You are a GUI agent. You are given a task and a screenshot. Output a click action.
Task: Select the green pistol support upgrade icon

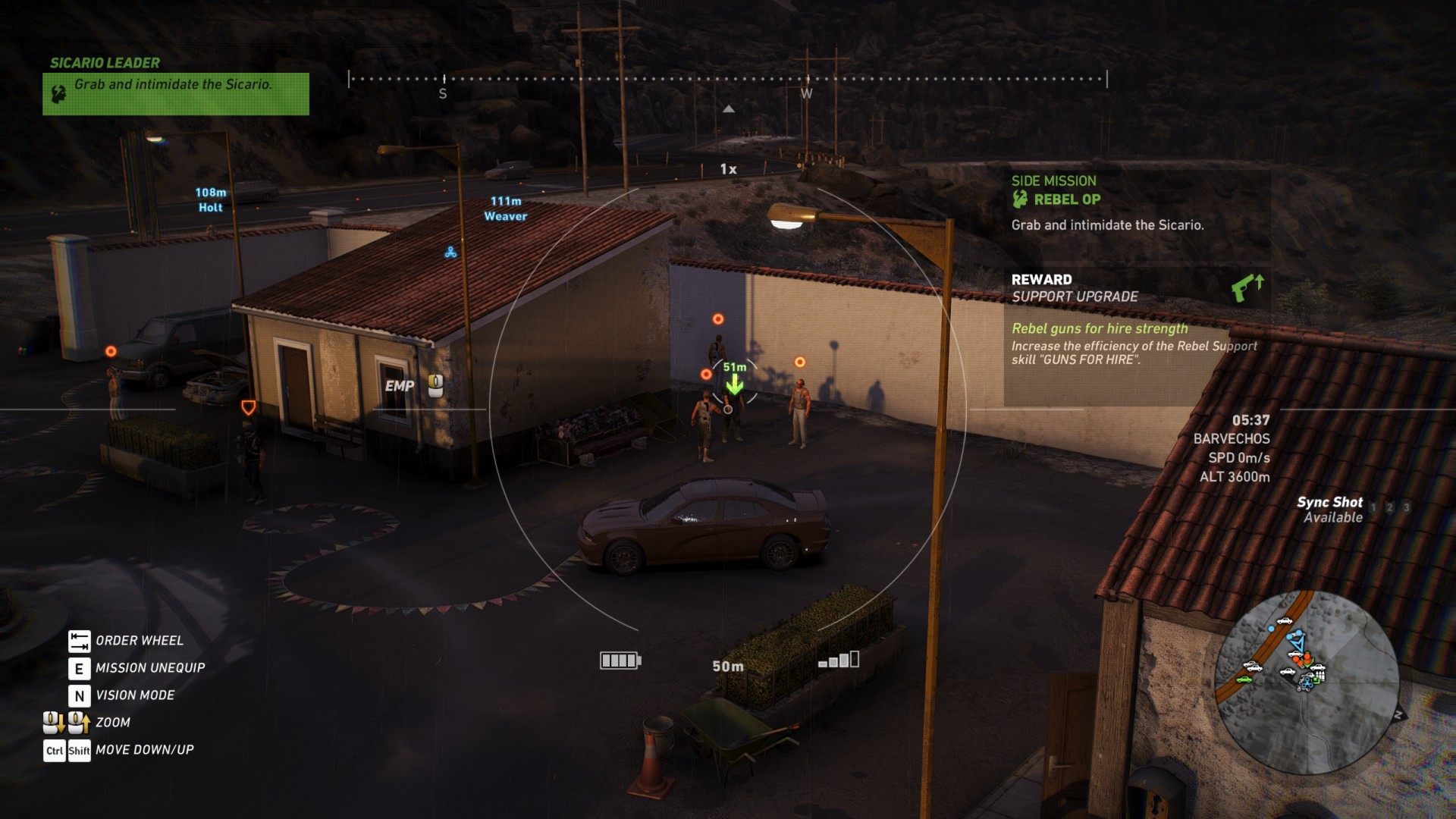pos(1247,288)
